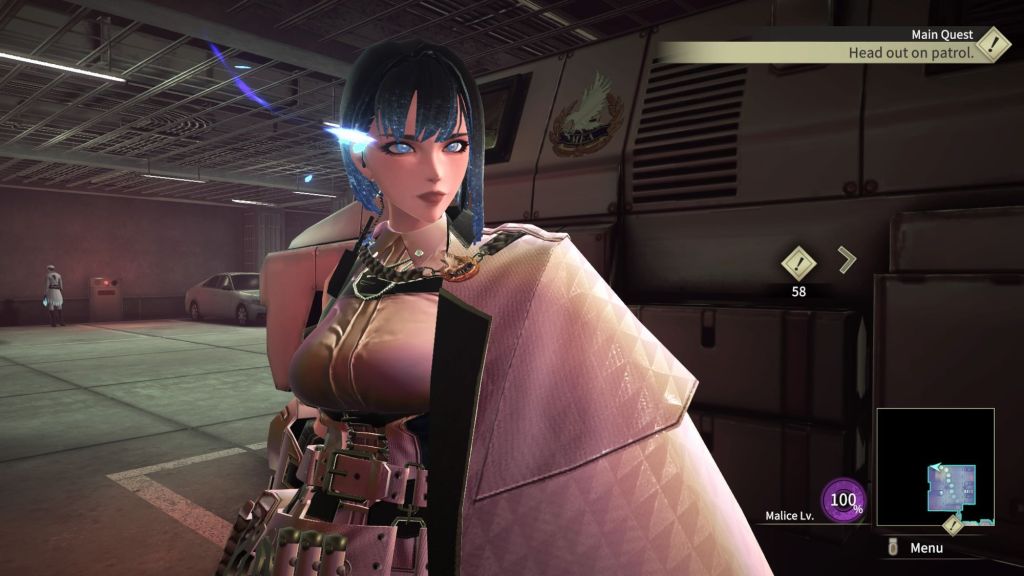Screen dimensions: 1024x576
Task: Open the Menu label below the minimap
Action: (925, 548)
